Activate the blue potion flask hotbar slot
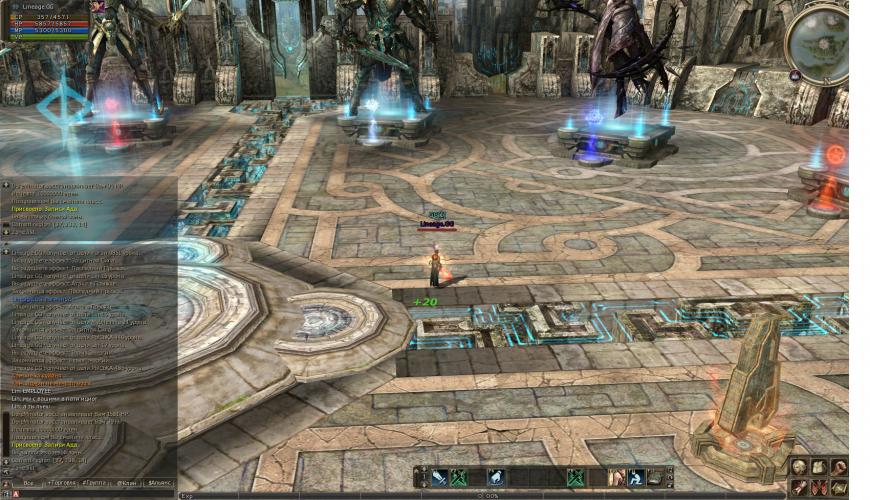Image resolution: width=870 pixels, height=500 pixels. click(496, 478)
